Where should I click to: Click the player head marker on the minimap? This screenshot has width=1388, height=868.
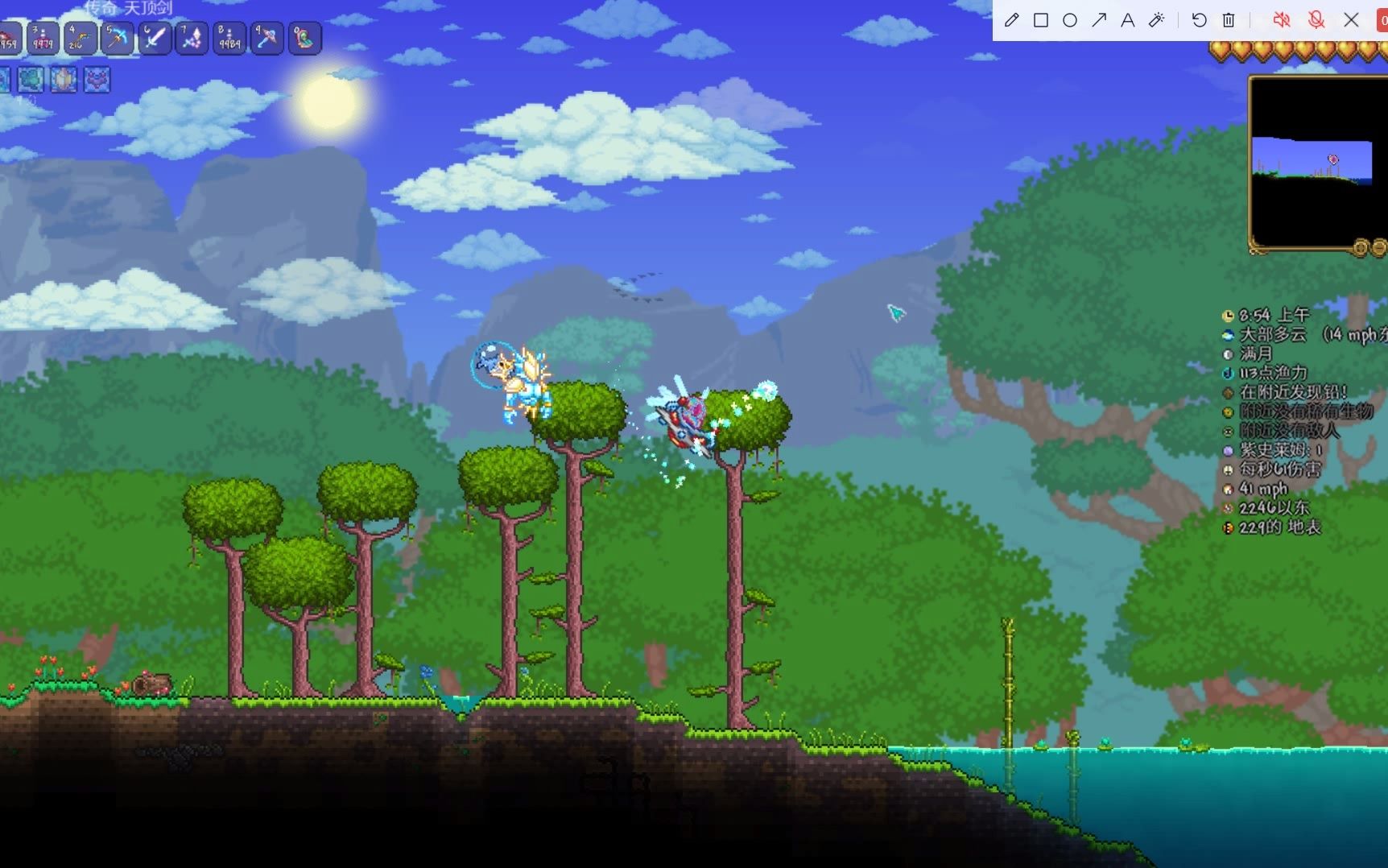[x=1332, y=159]
